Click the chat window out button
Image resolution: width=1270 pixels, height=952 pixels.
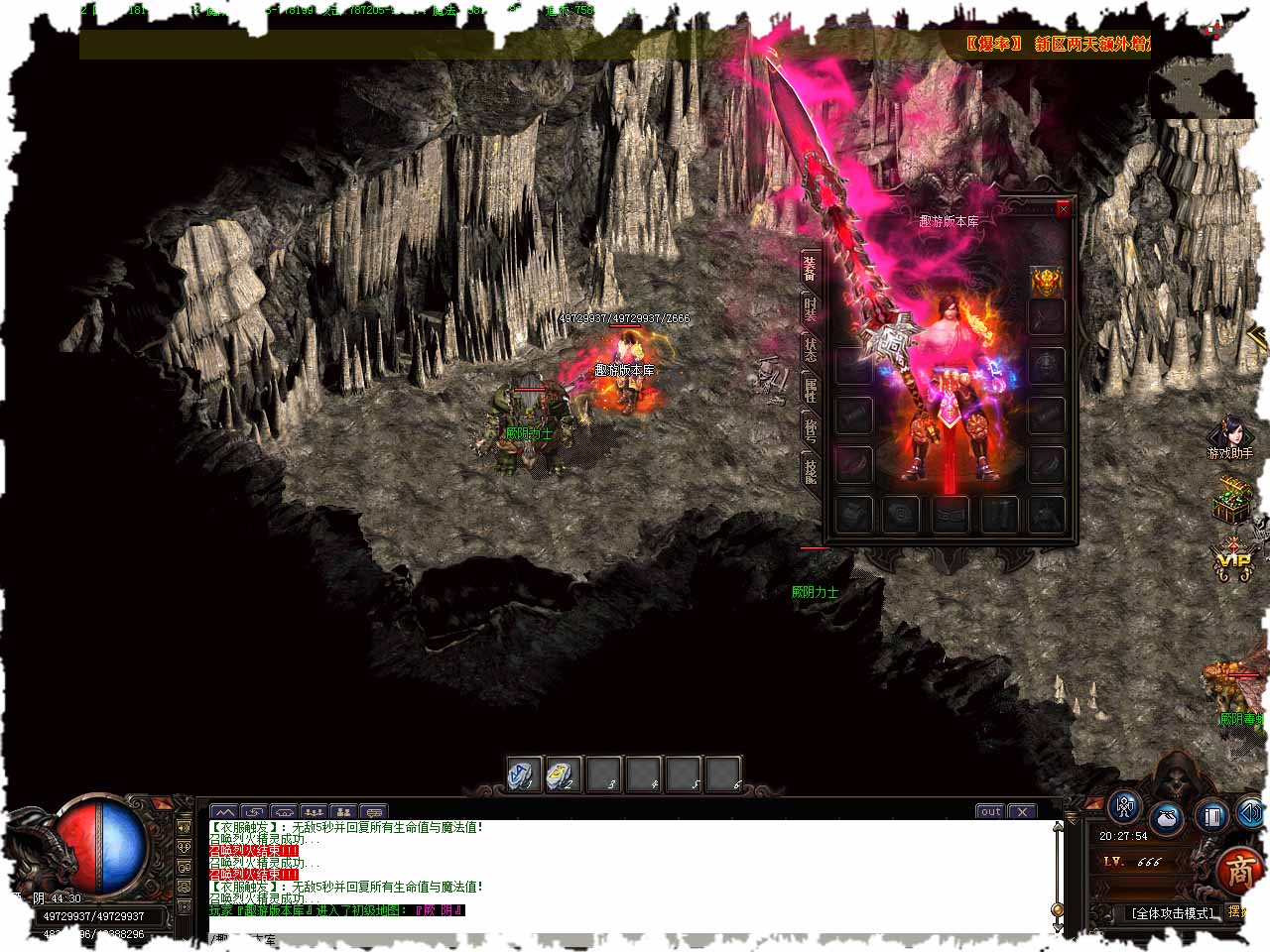(x=990, y=811)
